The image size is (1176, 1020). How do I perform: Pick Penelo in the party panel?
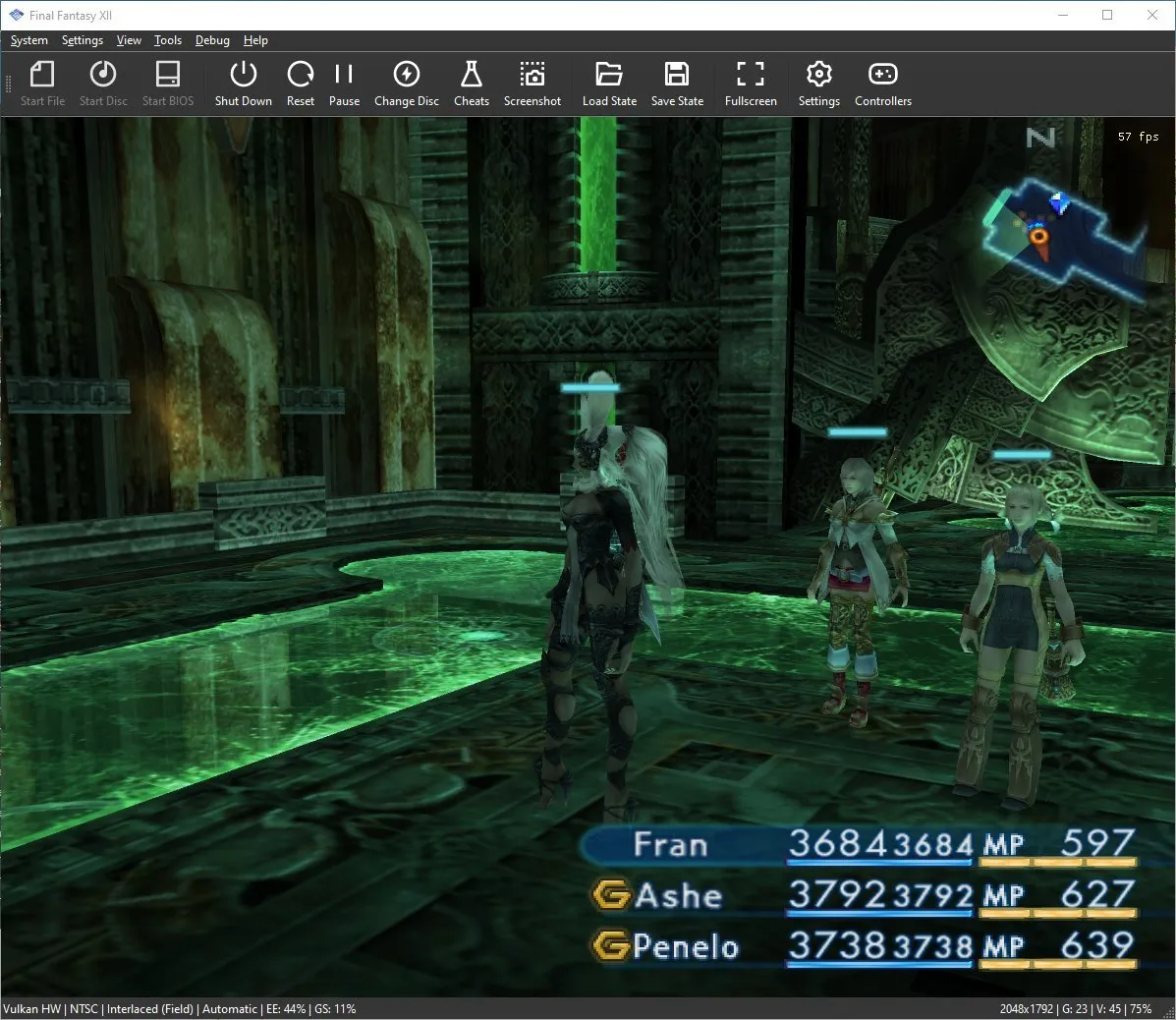686,946
